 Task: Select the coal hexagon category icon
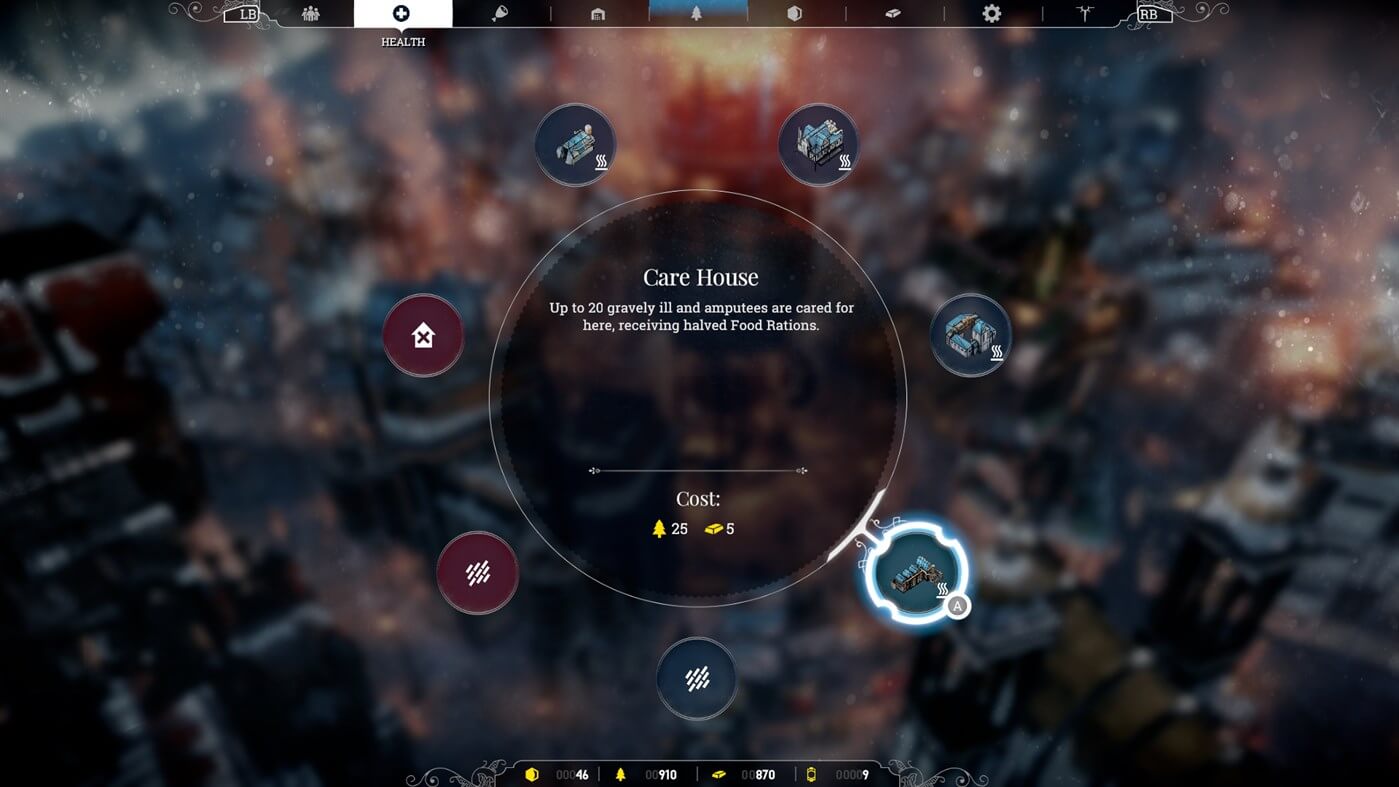coord(795,13)
